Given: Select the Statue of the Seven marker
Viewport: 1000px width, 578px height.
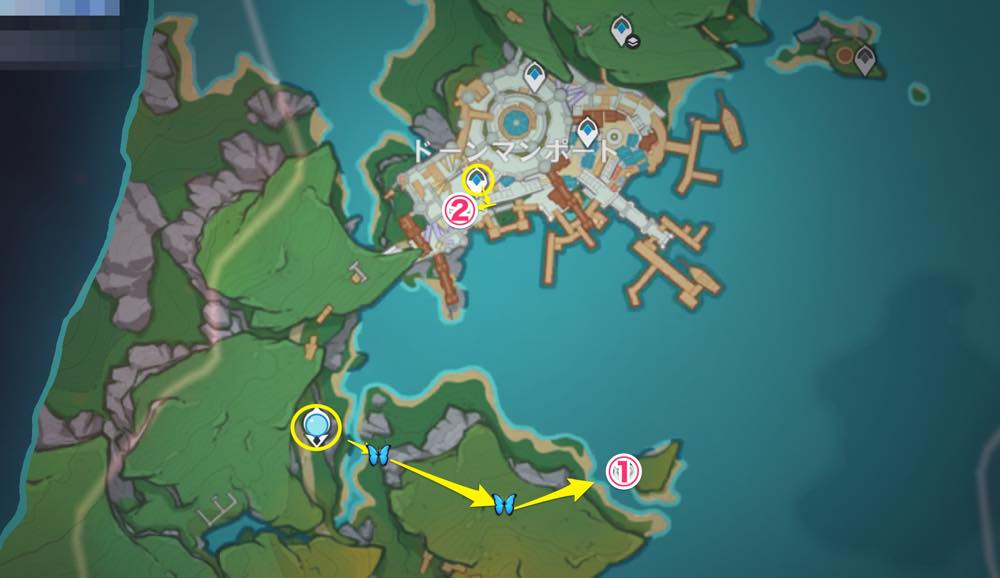Looking at the screenshot, I should (317, 427).
